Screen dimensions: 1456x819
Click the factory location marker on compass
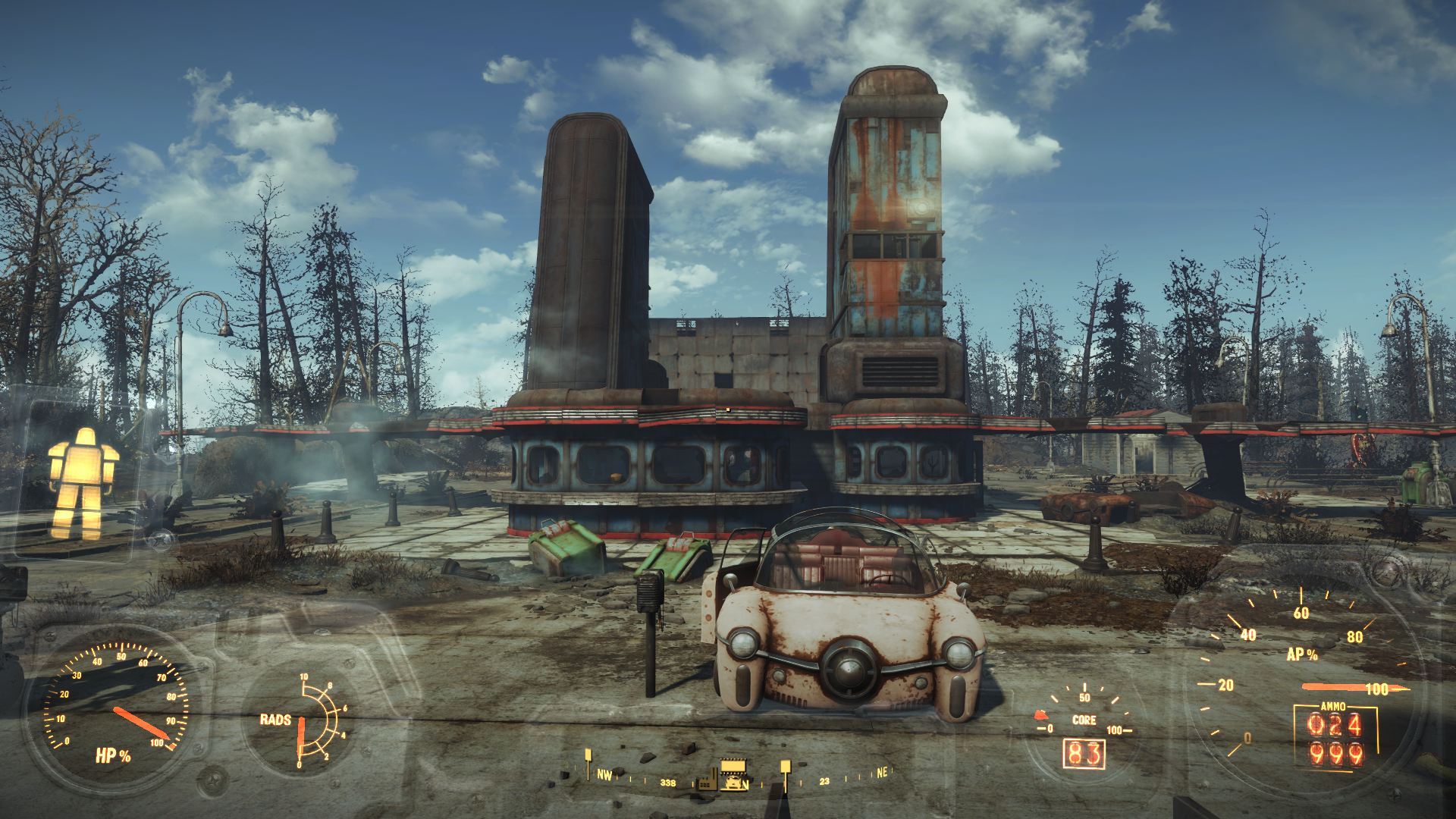click(x=708, y=780)
